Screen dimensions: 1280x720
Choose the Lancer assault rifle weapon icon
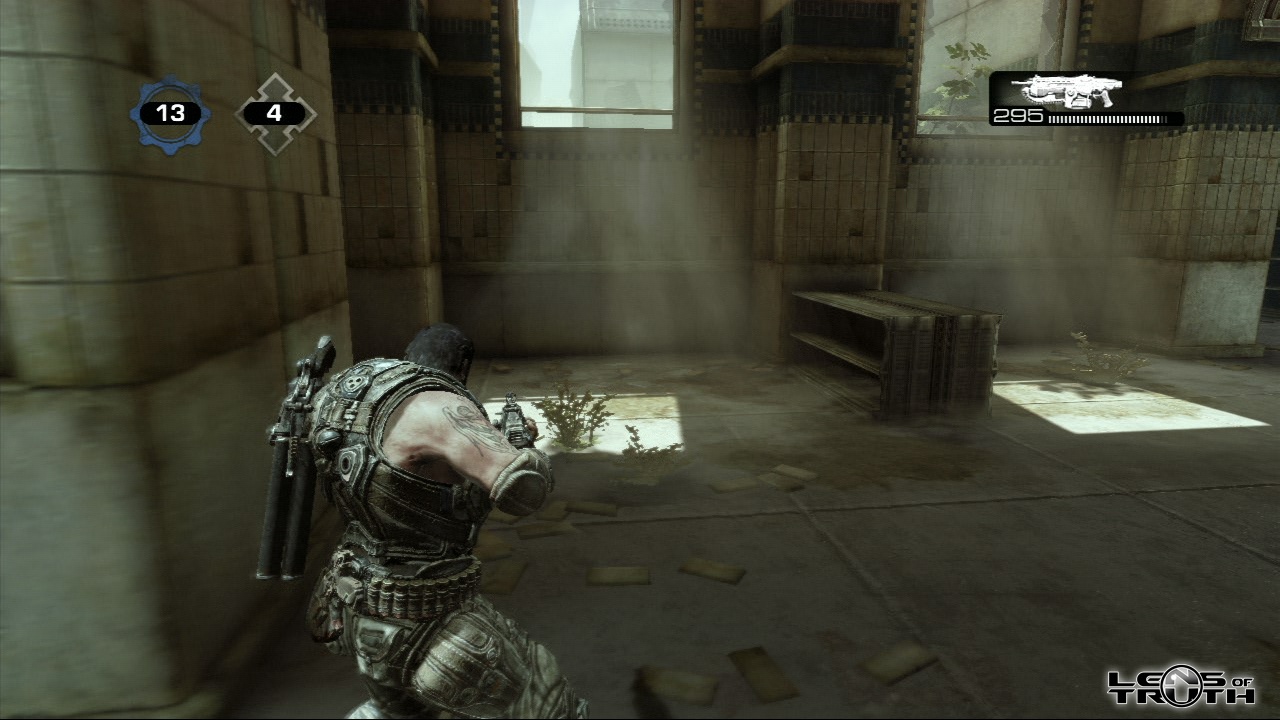(x=1066, y=91)
